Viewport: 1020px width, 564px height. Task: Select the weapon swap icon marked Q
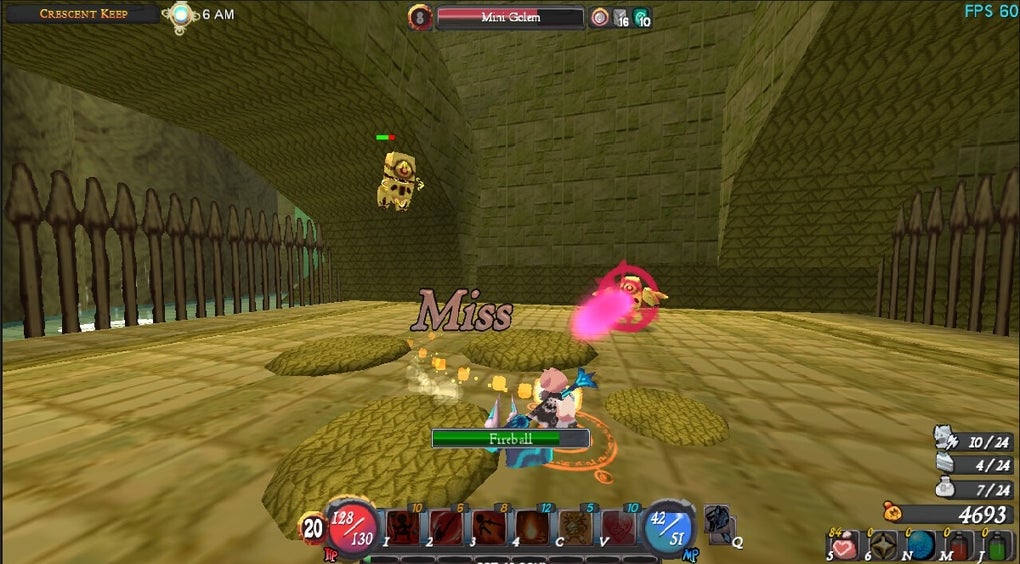[x=720, y=522]
